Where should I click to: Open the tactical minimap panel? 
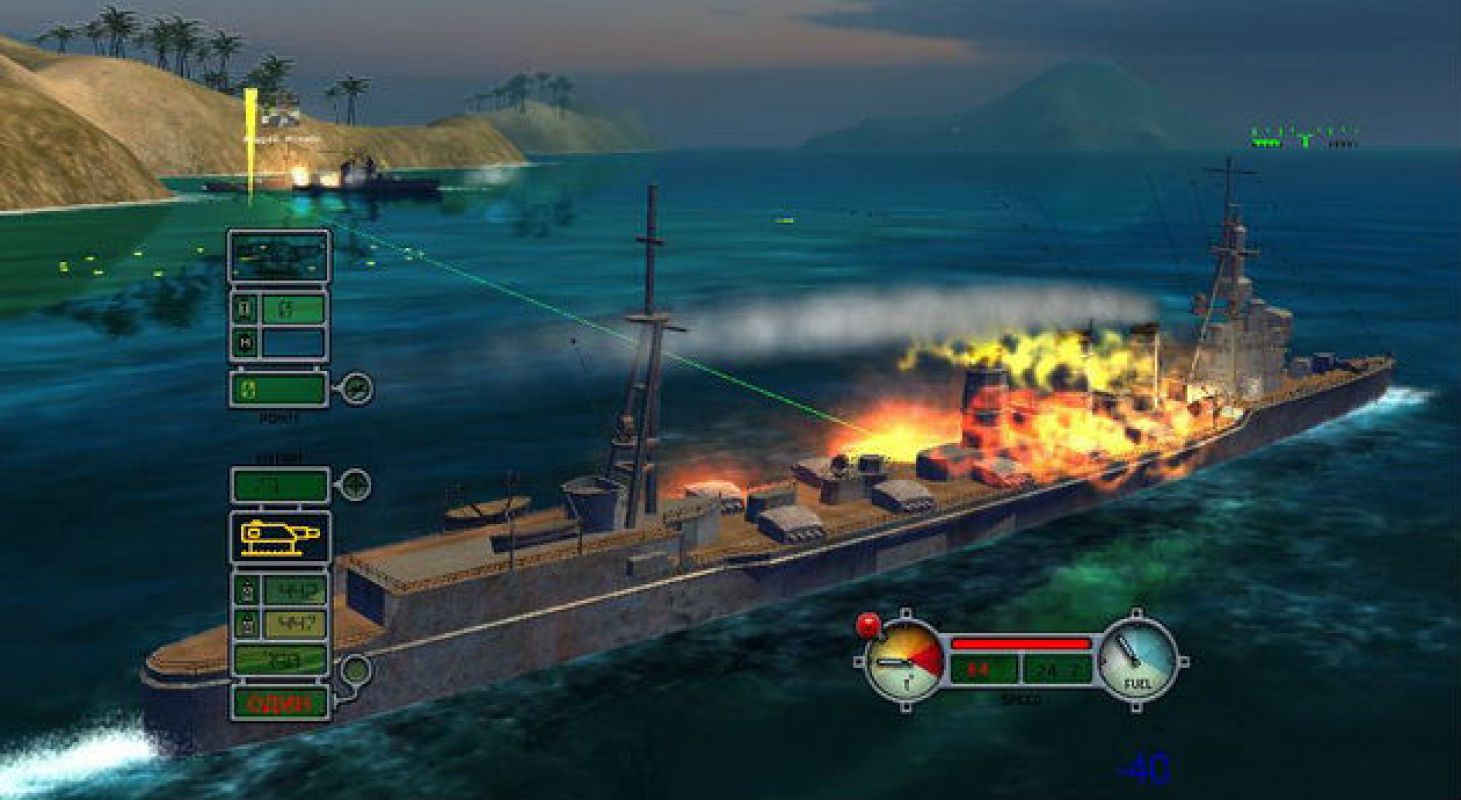[279, 256]
